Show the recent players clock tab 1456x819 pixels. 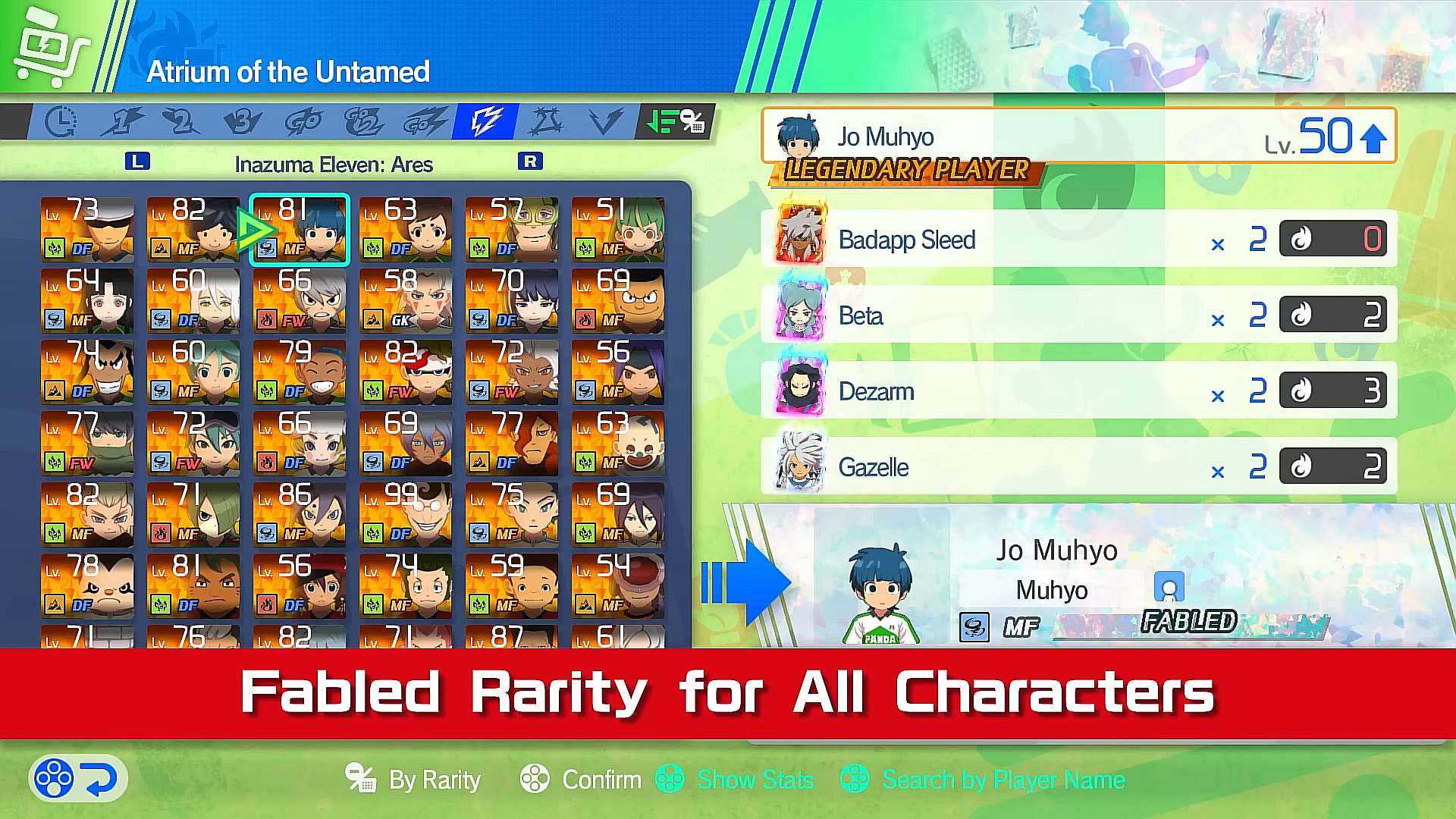[61, 121]
